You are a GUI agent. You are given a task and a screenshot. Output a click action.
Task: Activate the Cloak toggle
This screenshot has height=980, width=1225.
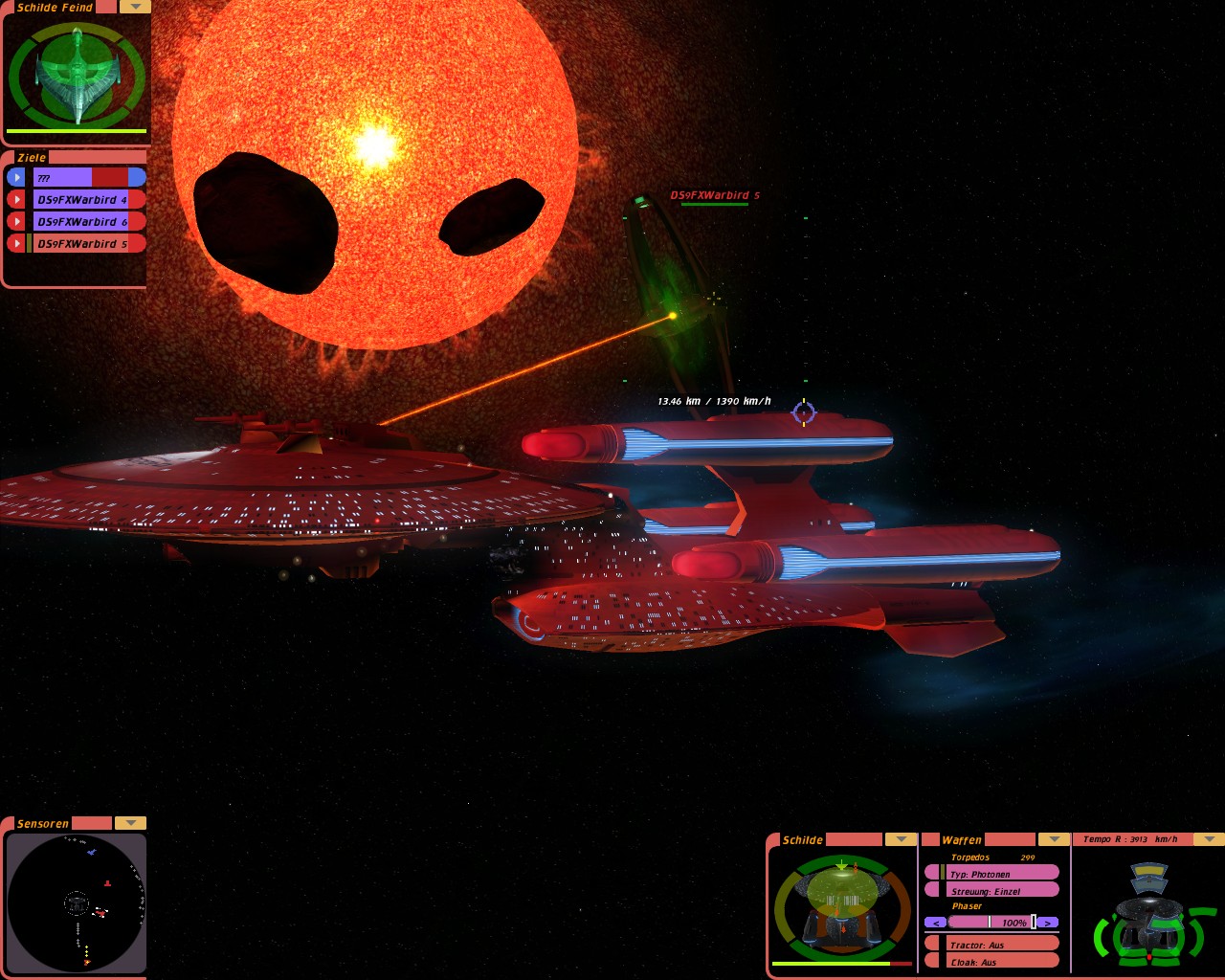tap(1000, 962)
